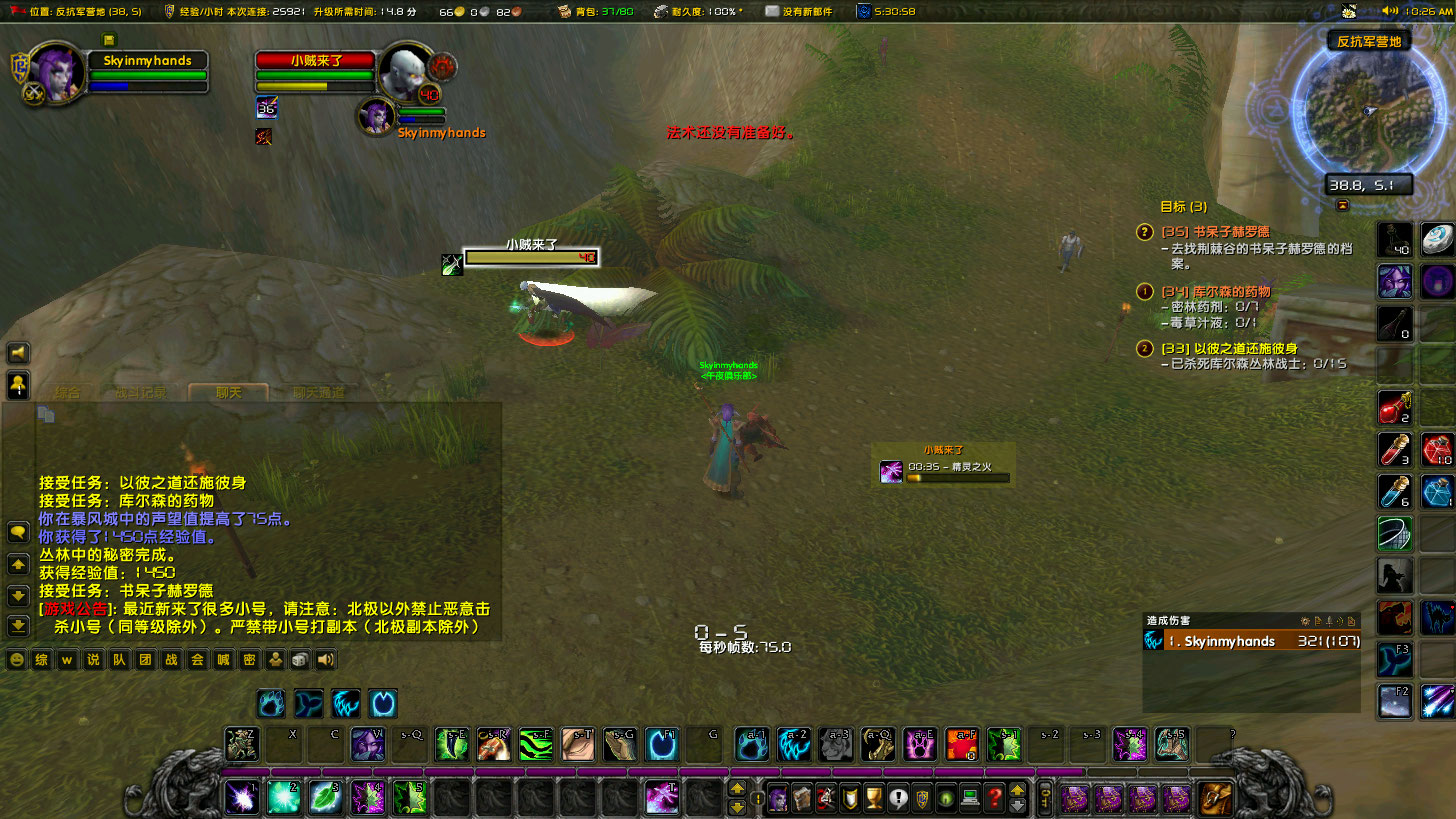Toggle the 喊 yell chat channel button
1456x819 pixels.
(222, 659)
